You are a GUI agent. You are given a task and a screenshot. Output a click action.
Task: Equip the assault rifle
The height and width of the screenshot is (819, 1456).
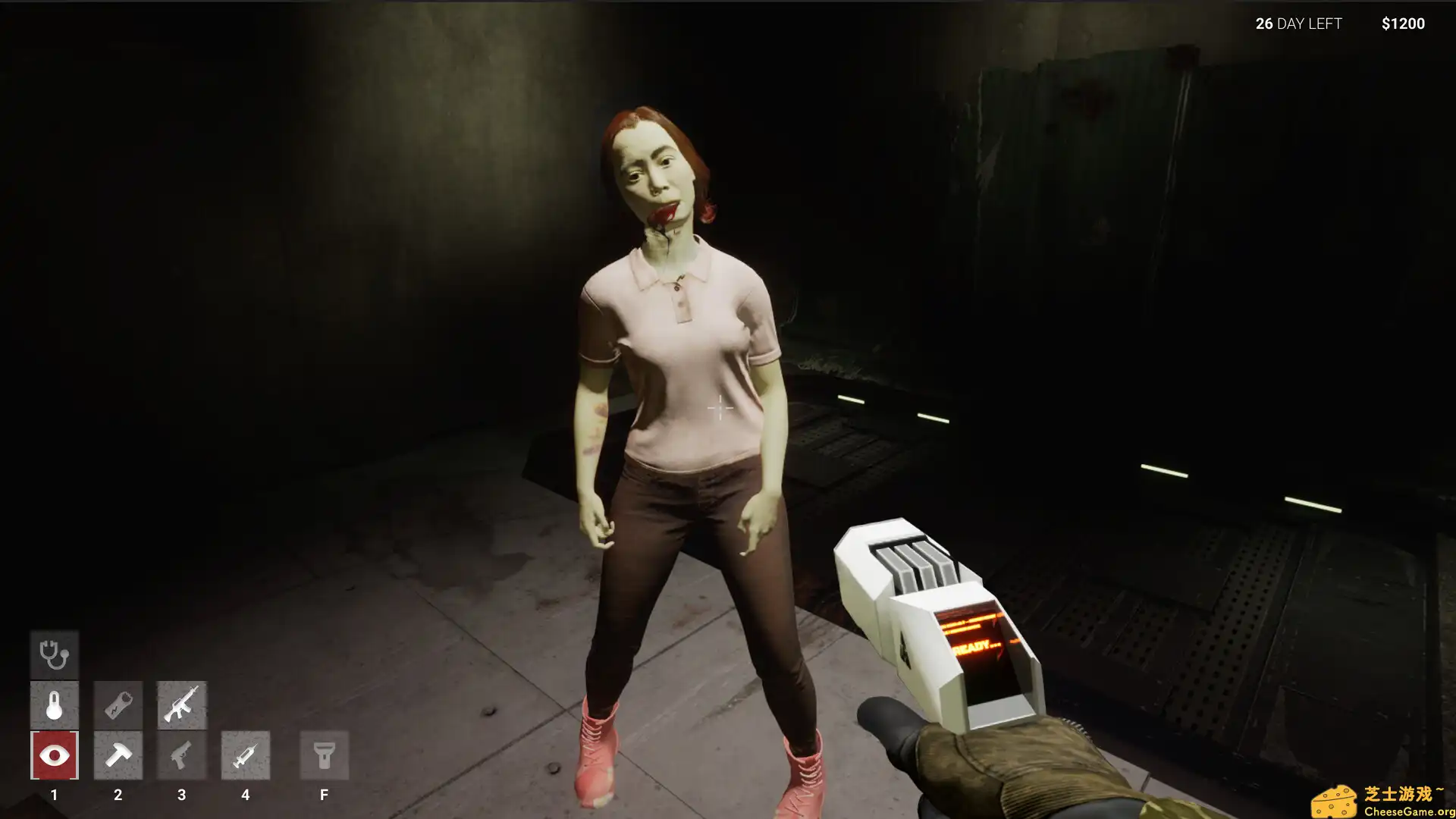pos(181,704)
